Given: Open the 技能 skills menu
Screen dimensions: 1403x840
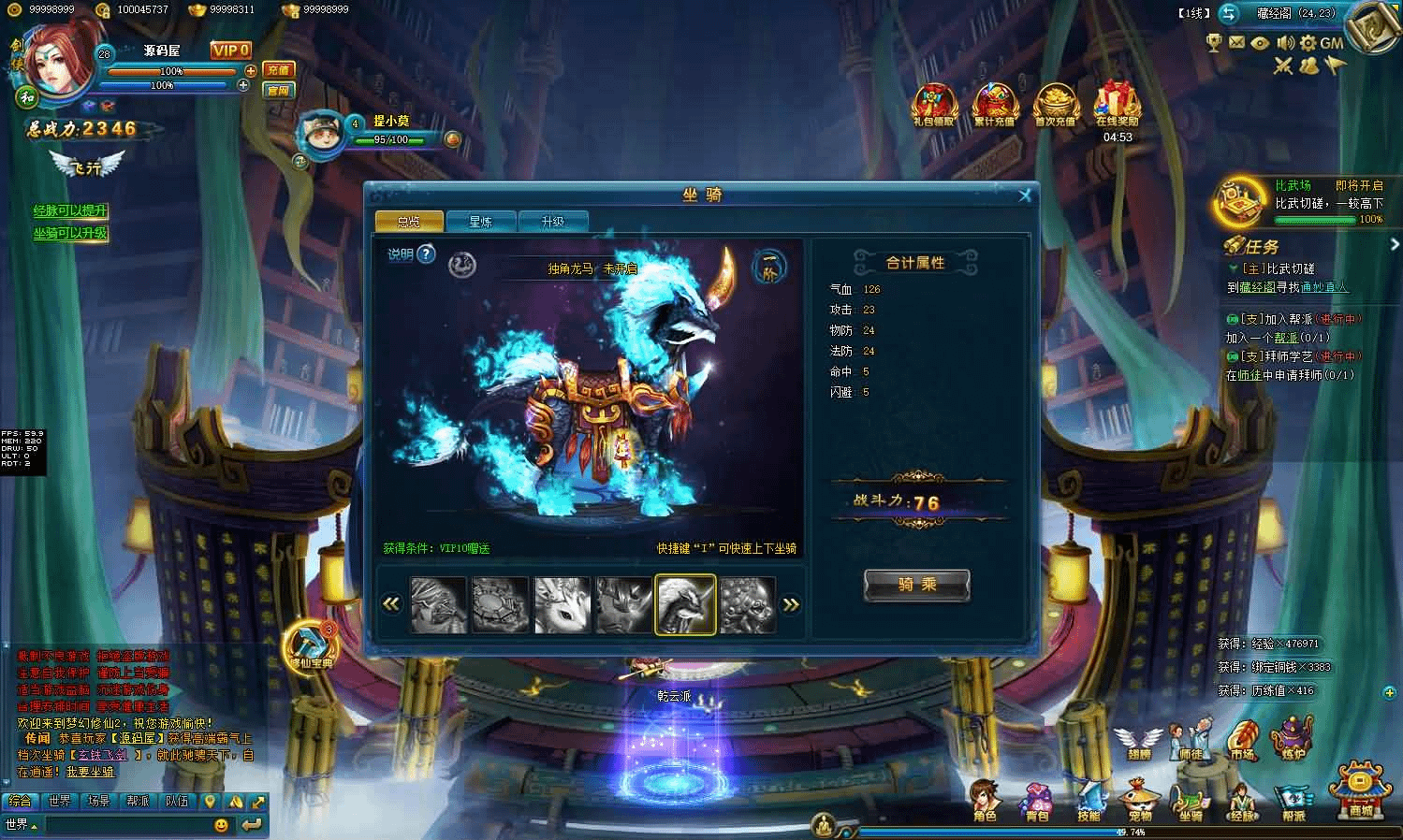Looking at the screenshot, I should pyautogui.click(x=1089, y=802).
